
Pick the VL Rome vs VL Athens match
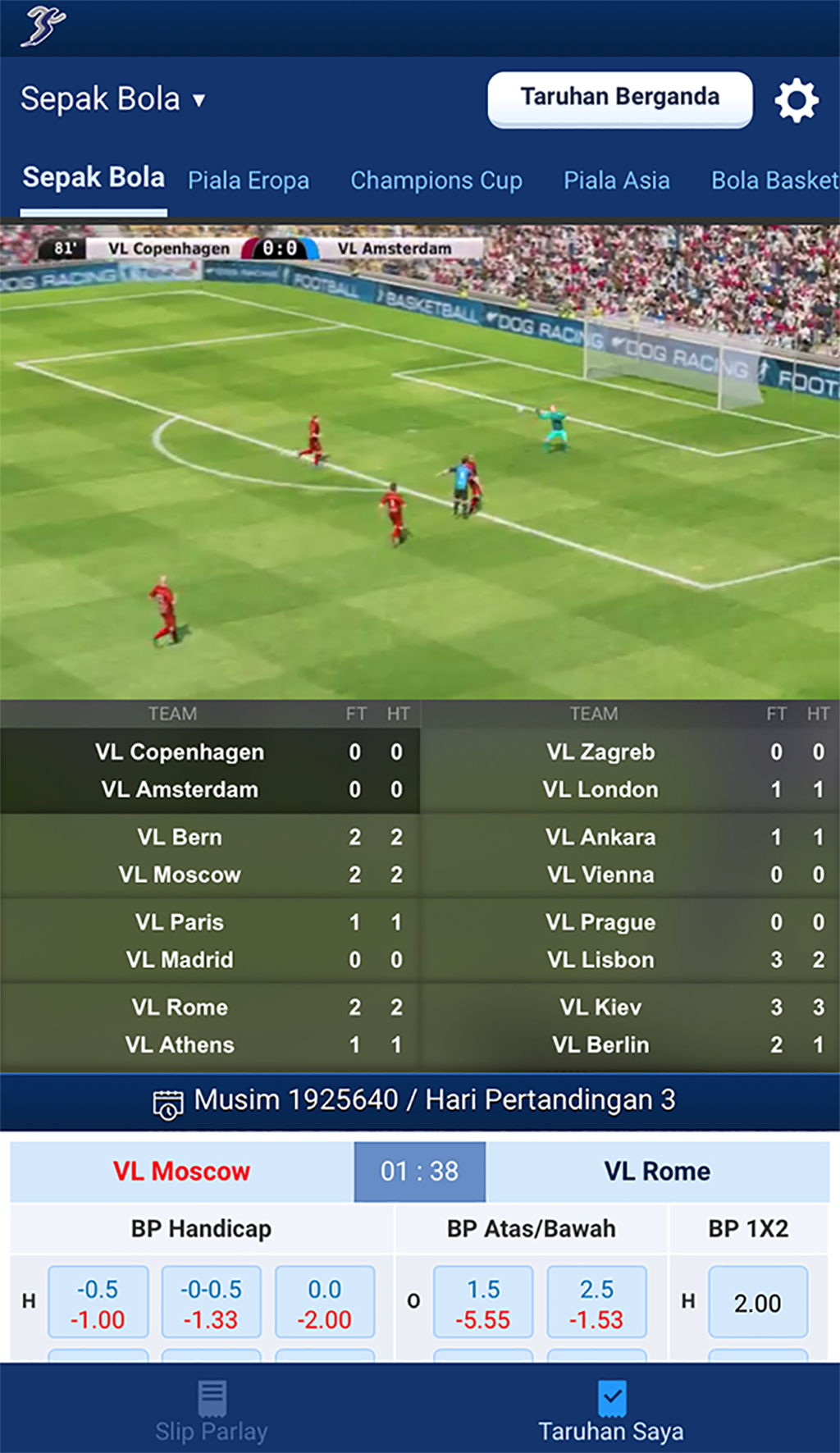pos(210,1026)
